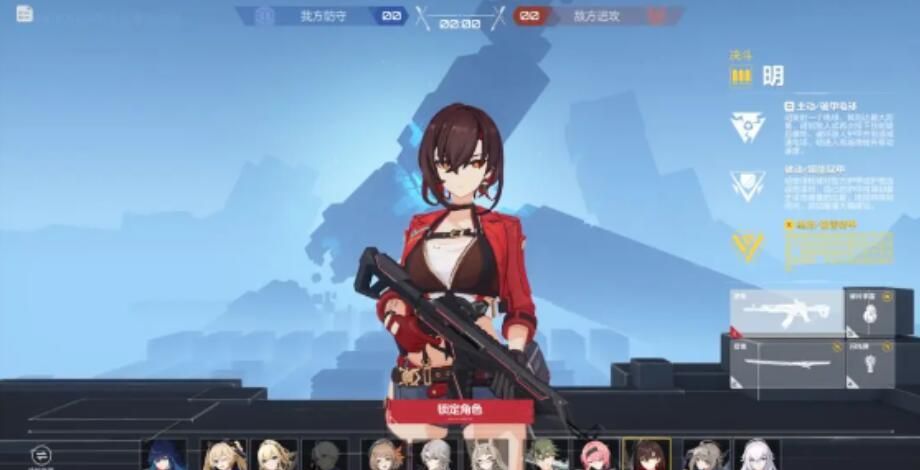Viewport: 920px width, 470px height.
Task: Select the active skill triangle icon
Action: [x=747, y=126]
